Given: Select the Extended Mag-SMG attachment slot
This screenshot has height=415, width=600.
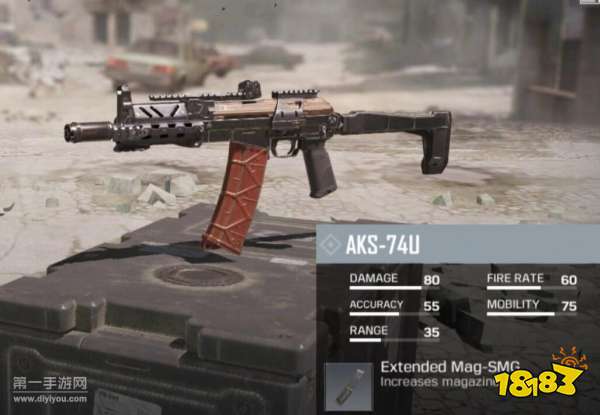Looking at the screenshot, I should click(348, 387).
